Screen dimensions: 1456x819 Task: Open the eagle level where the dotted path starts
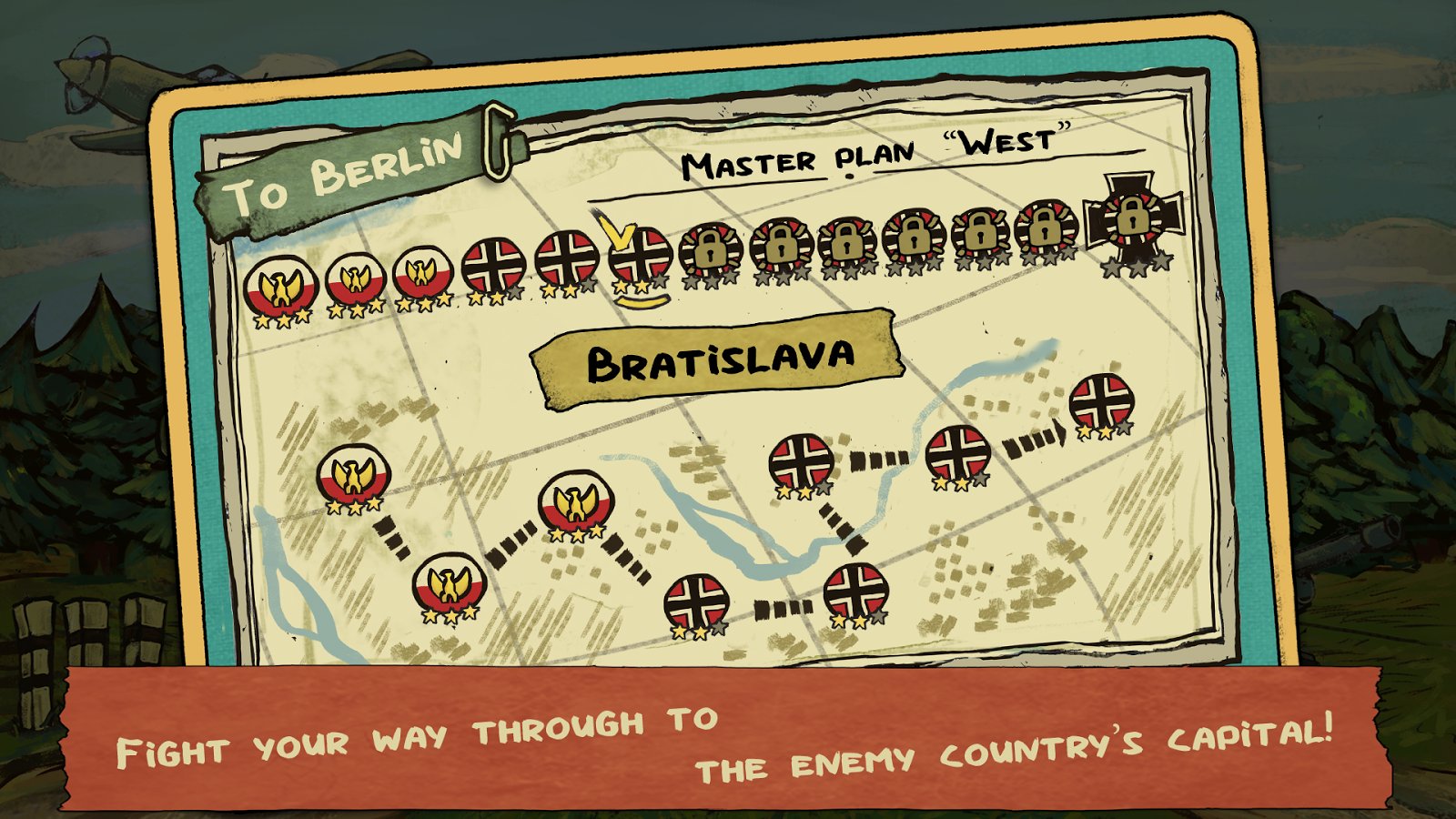[x=354, y=476]
